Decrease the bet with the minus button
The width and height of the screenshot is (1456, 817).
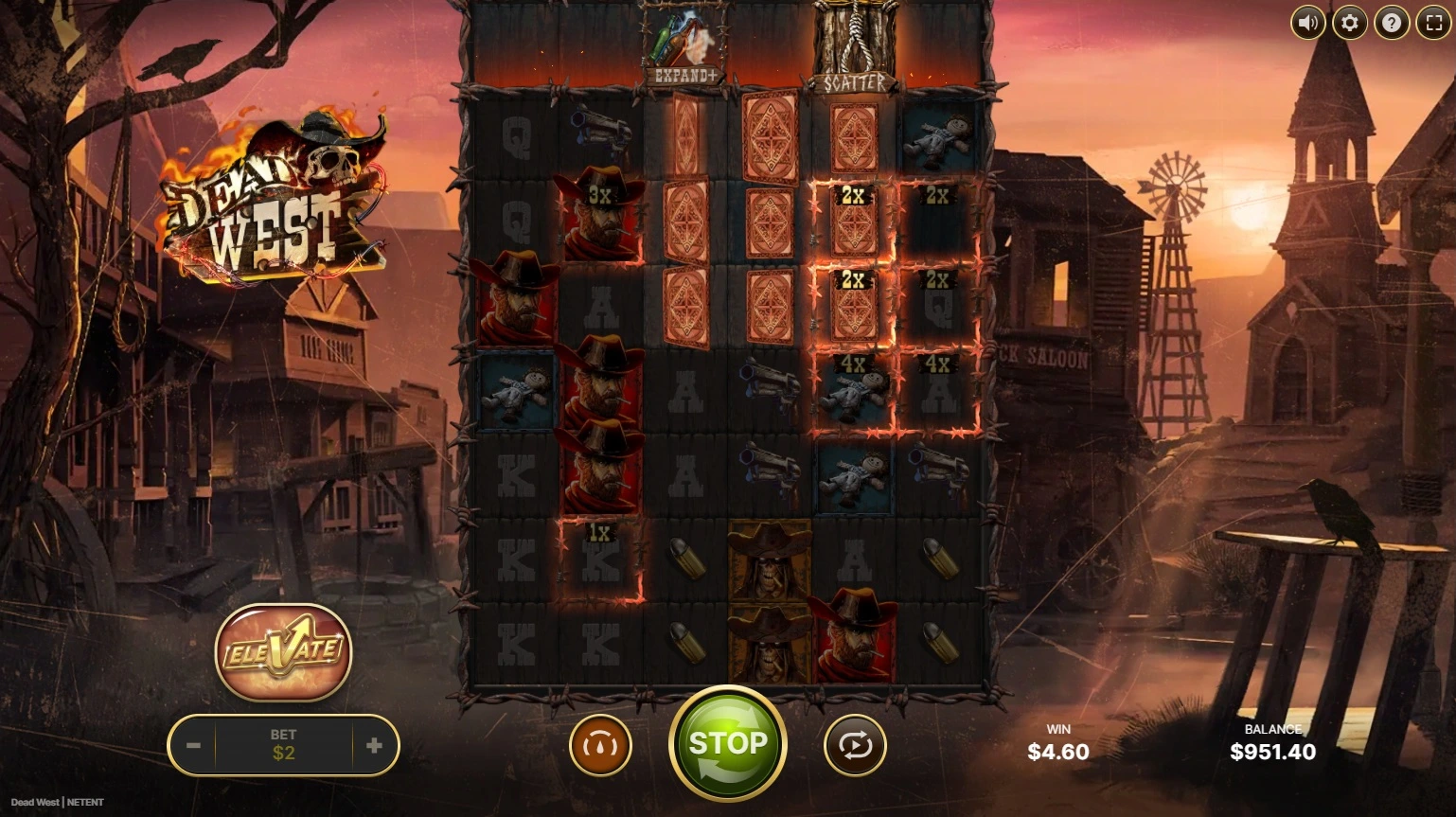point(193,746)
